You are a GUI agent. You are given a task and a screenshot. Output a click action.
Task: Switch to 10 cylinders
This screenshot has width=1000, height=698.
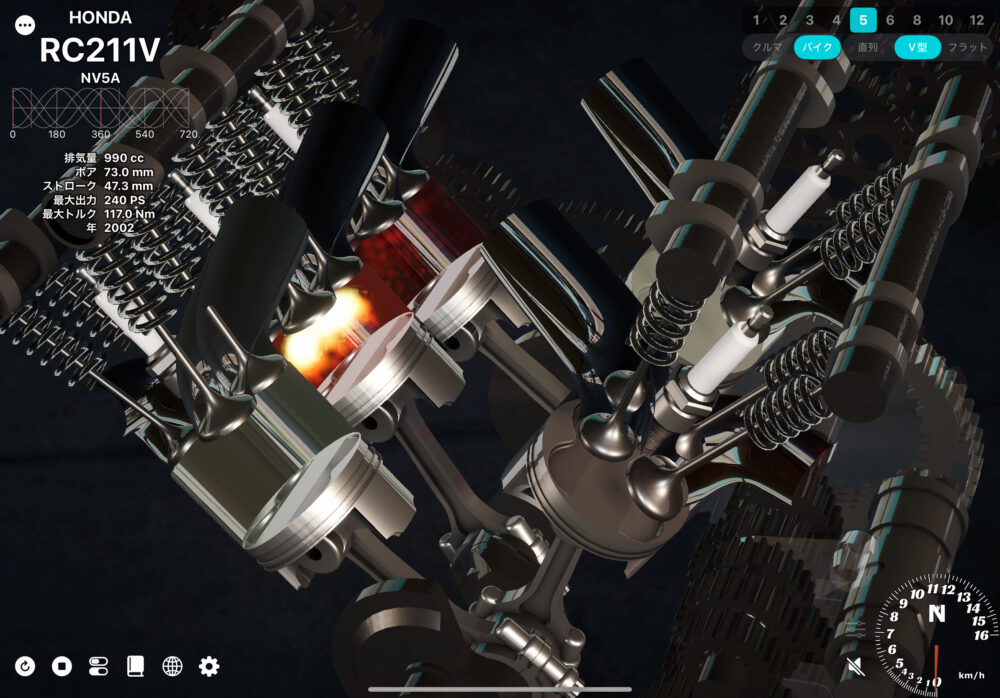coord(946,19)
